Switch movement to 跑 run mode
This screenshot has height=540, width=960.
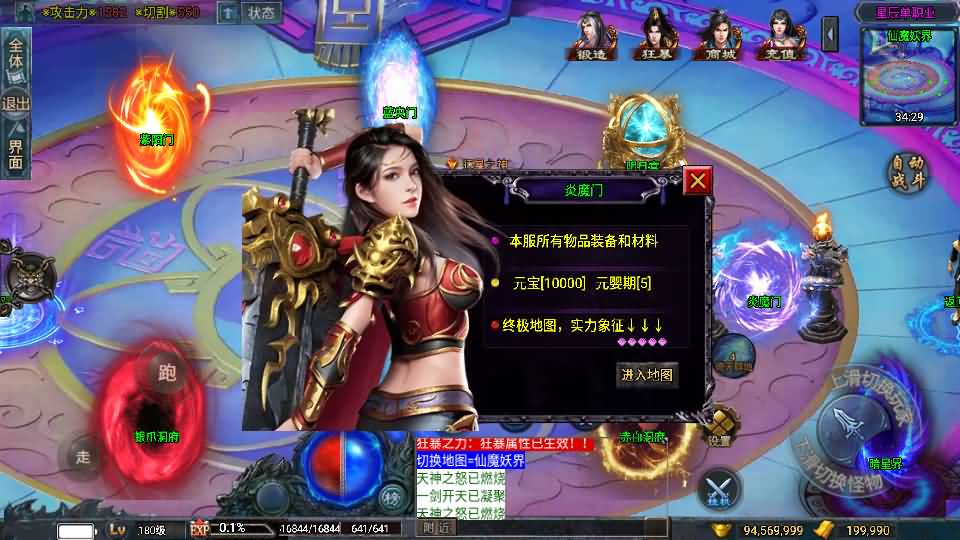click(167, 373)
